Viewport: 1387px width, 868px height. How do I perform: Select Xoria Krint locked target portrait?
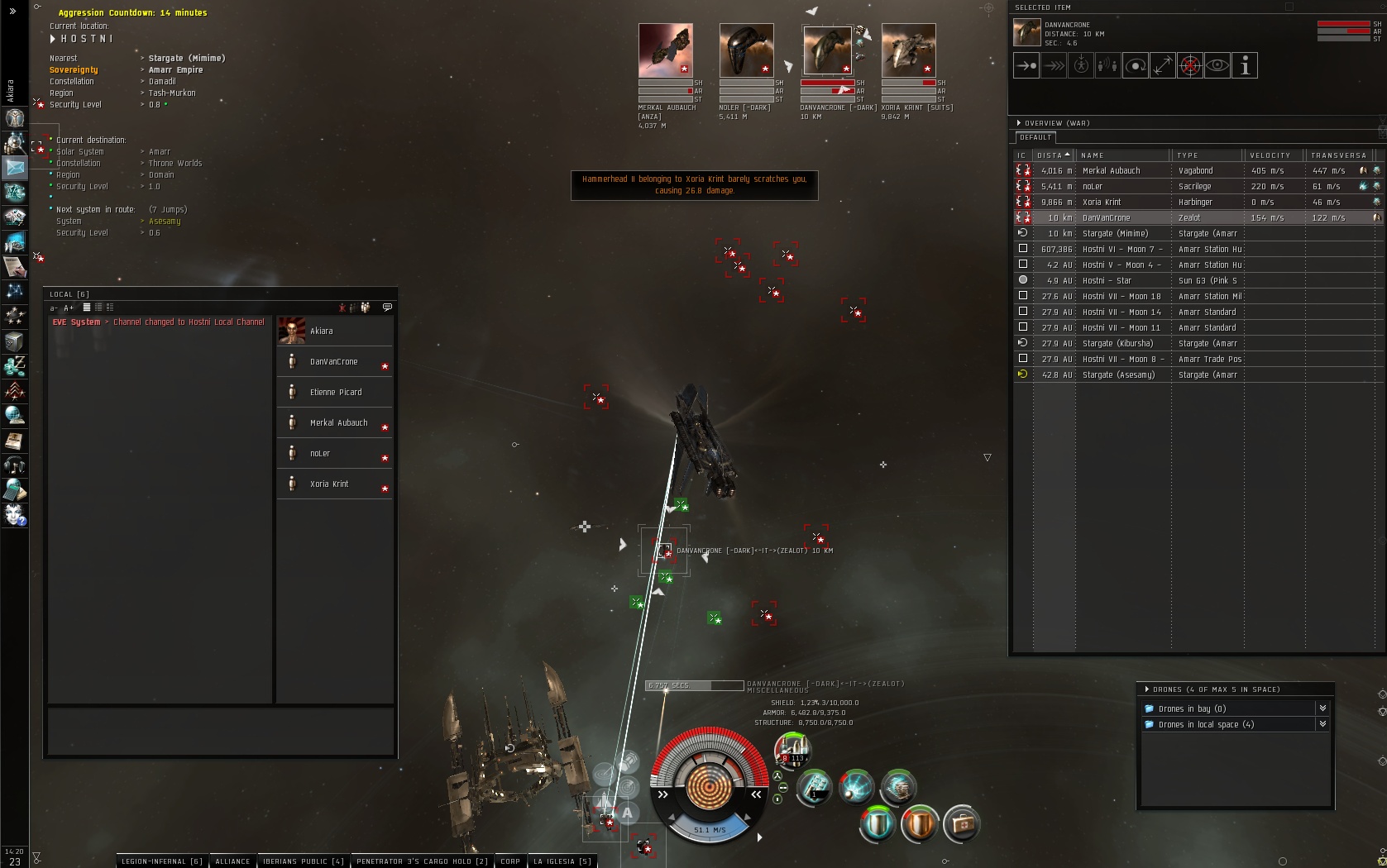pos(908,50)
